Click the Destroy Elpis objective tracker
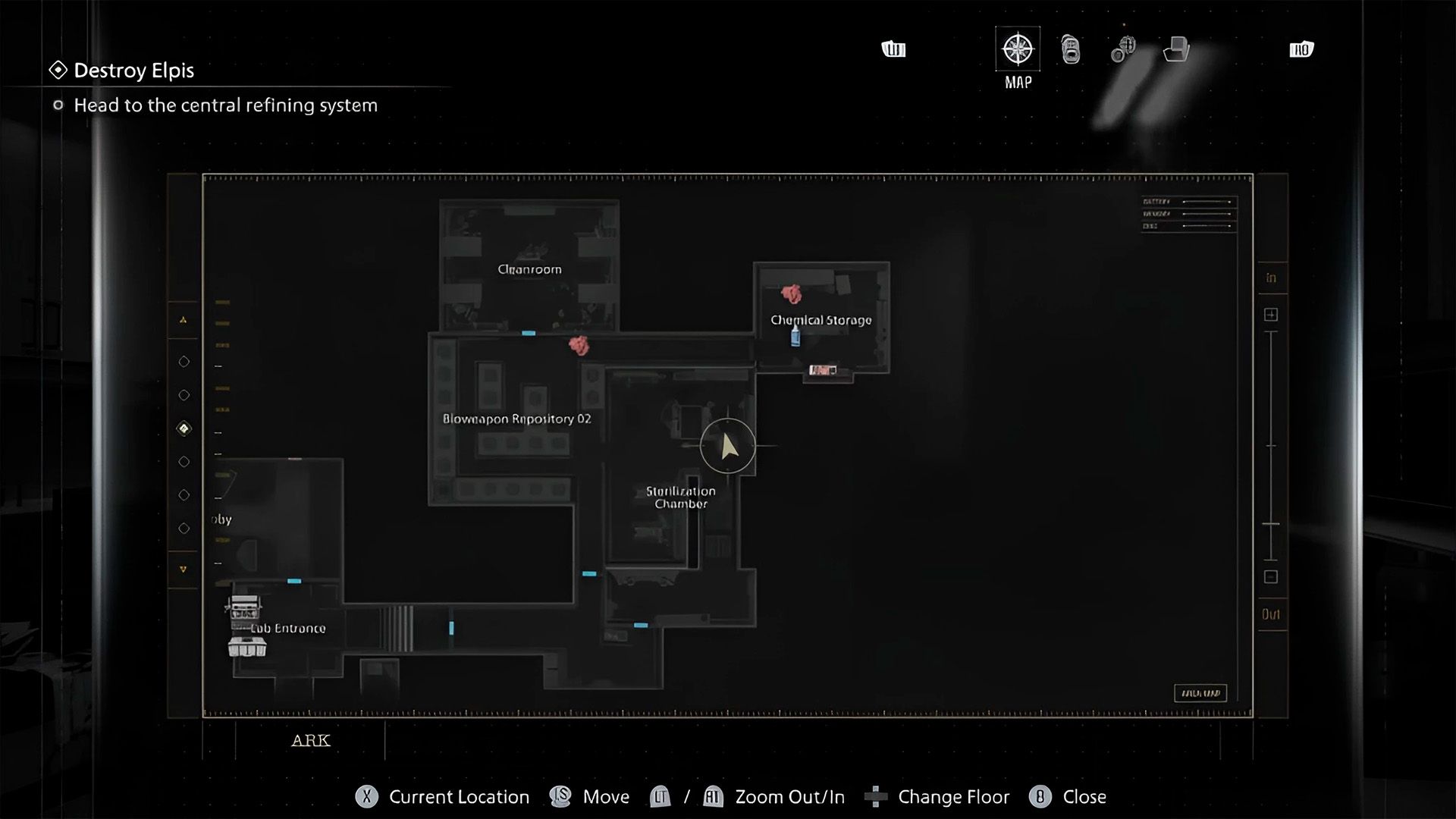This screenshot has height=819, width=1456. coord(133,71)
